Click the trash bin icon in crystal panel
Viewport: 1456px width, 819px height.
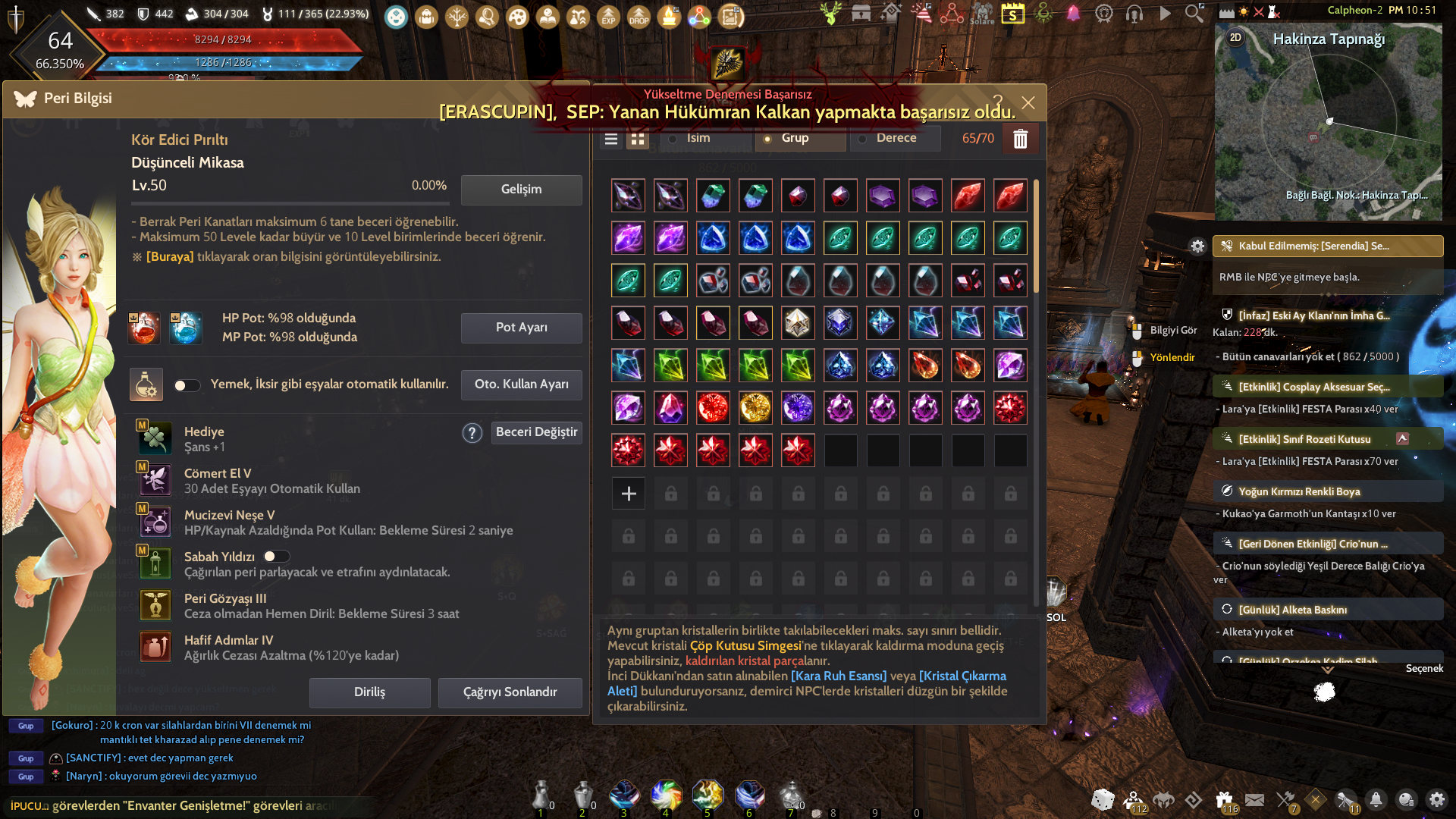click(x=1021, y=139)
